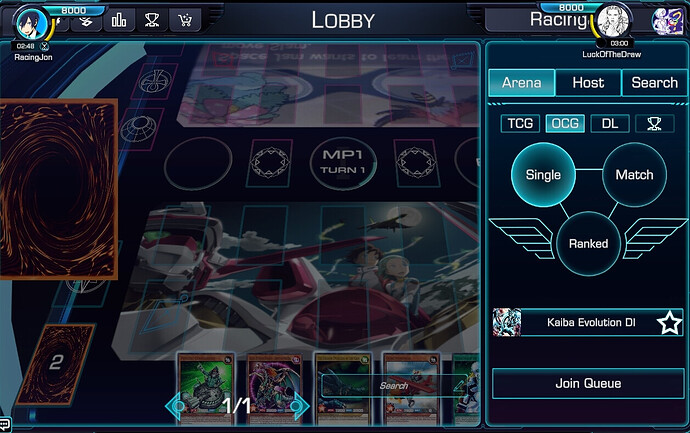The height and width of the screenshot is (433, 690).
Task: Go to next page with right arrow
Action: [299, 405]
